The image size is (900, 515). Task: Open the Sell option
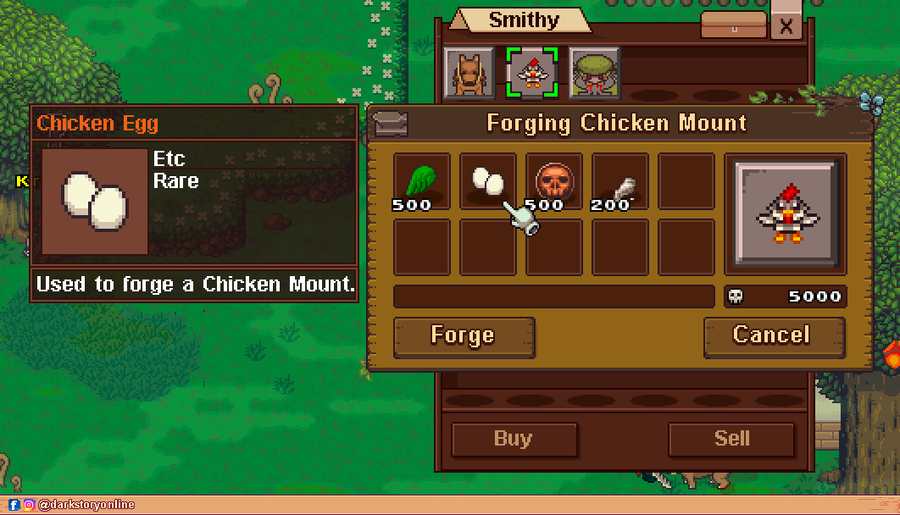[x=731, y=439]
